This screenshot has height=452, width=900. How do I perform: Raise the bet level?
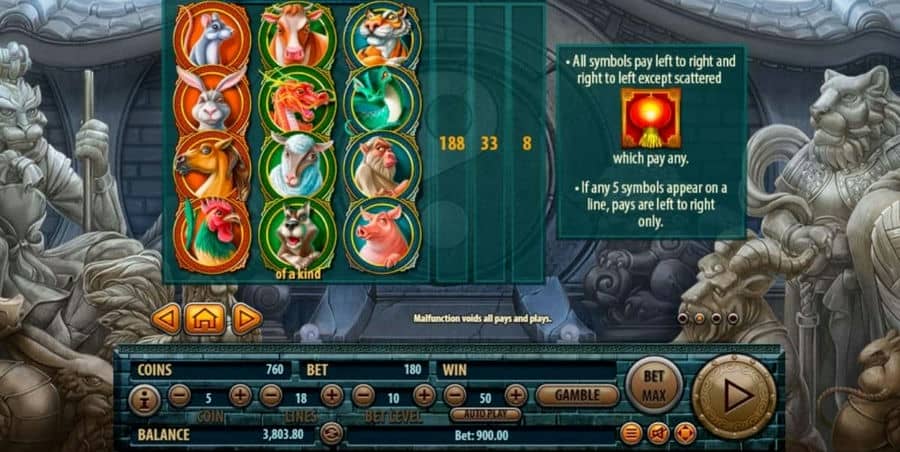424,396
